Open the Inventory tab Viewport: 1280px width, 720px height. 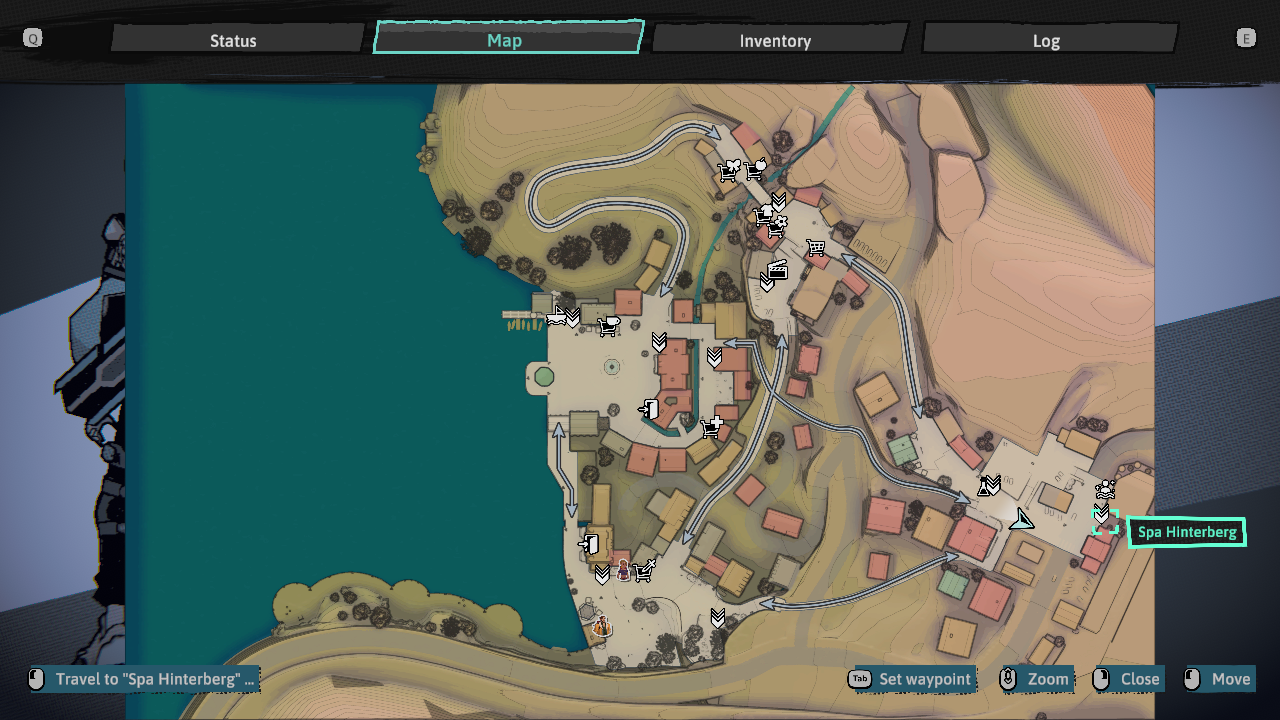coord(775,40)
